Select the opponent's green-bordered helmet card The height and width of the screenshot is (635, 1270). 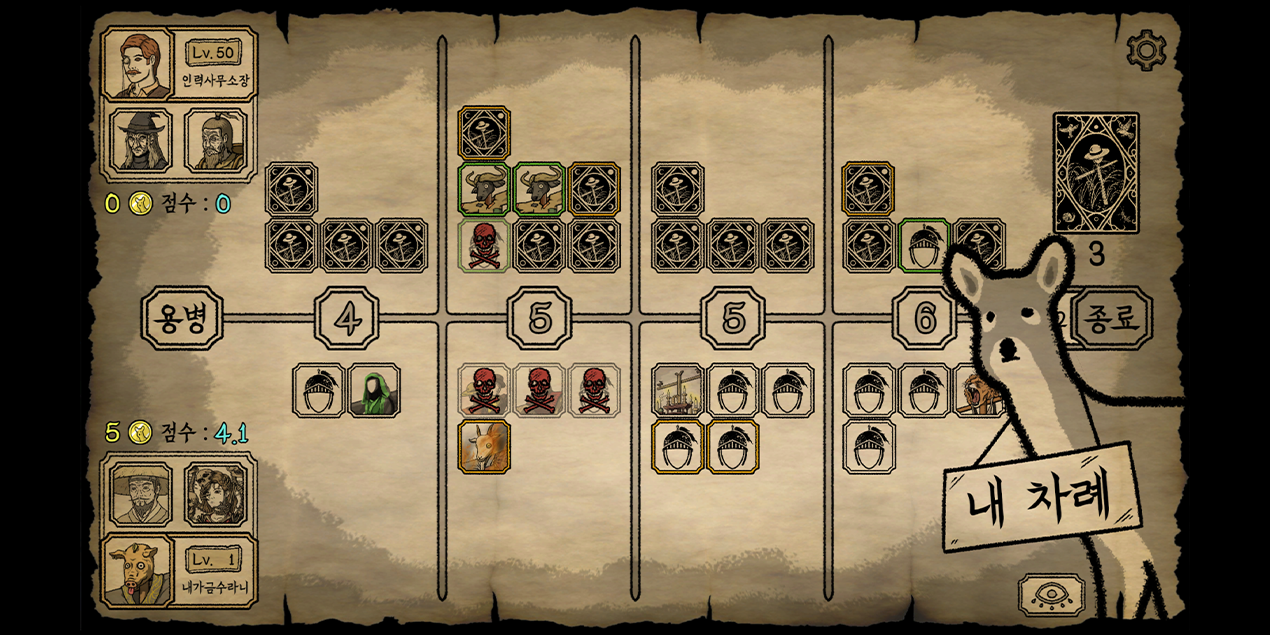click(924, 246)
